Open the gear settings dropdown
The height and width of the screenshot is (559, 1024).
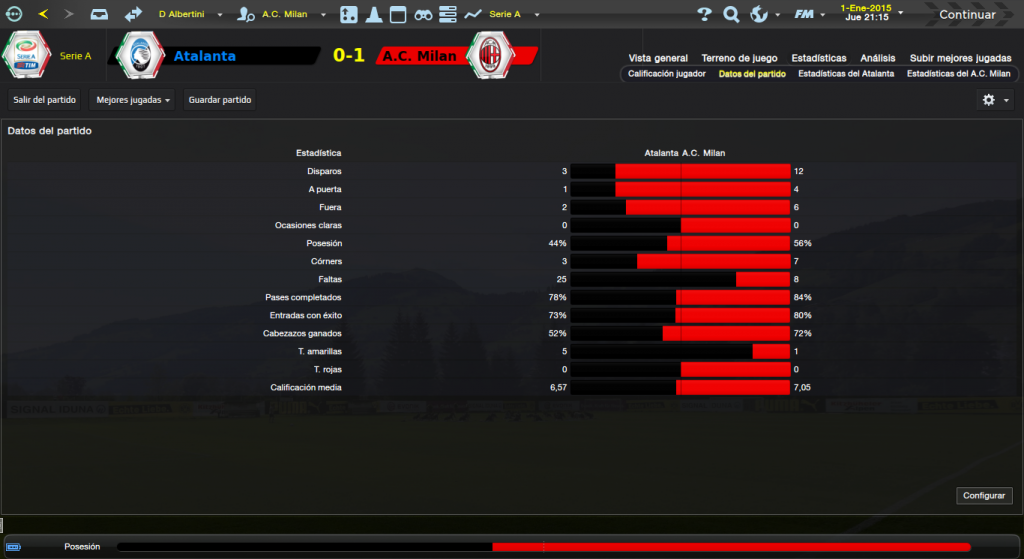point(995,100)
